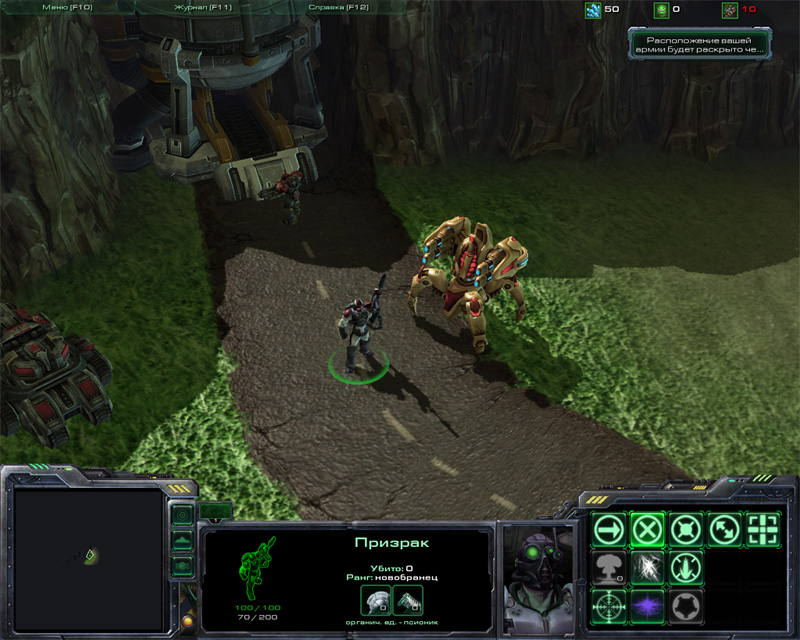Activate the Attack command icon
The image size is (800, 640).
click(x=764, y=529)
